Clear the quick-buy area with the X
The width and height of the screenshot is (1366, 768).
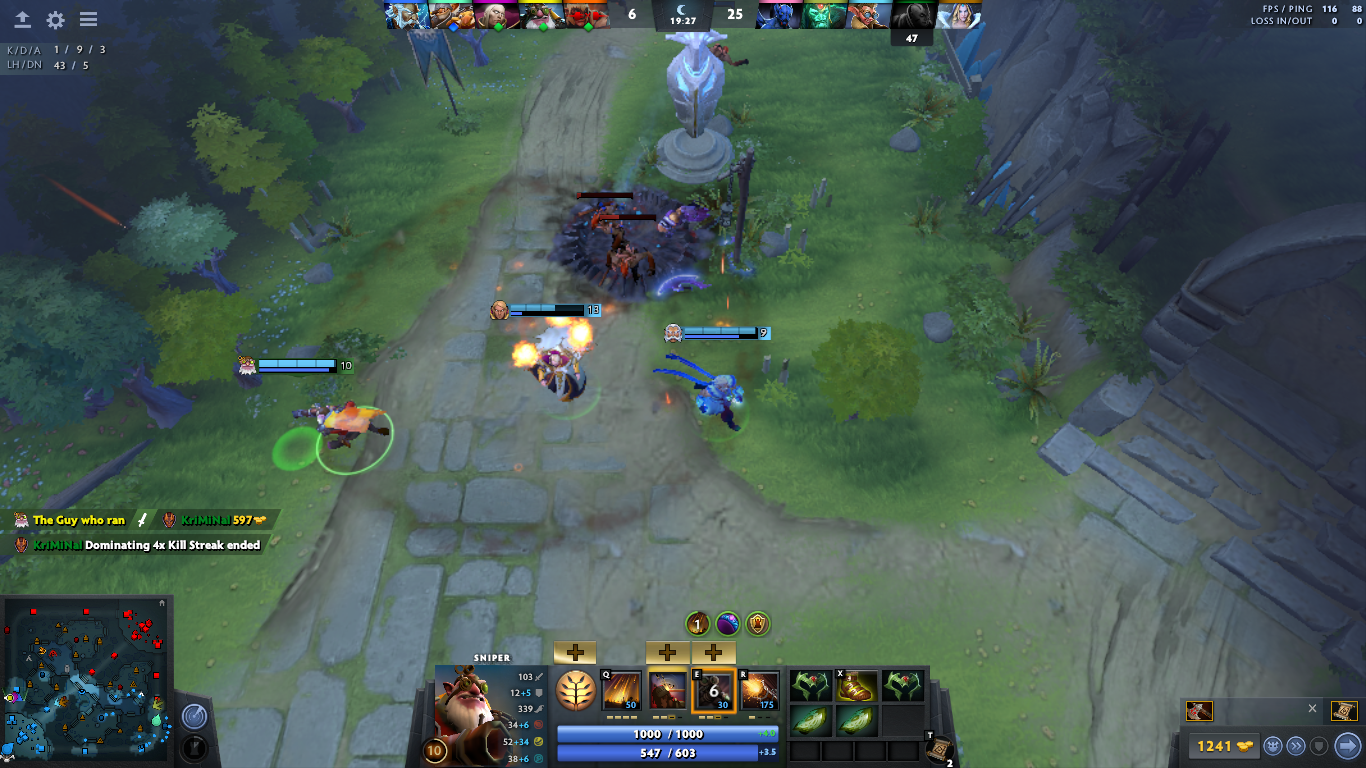point(1313,708)
